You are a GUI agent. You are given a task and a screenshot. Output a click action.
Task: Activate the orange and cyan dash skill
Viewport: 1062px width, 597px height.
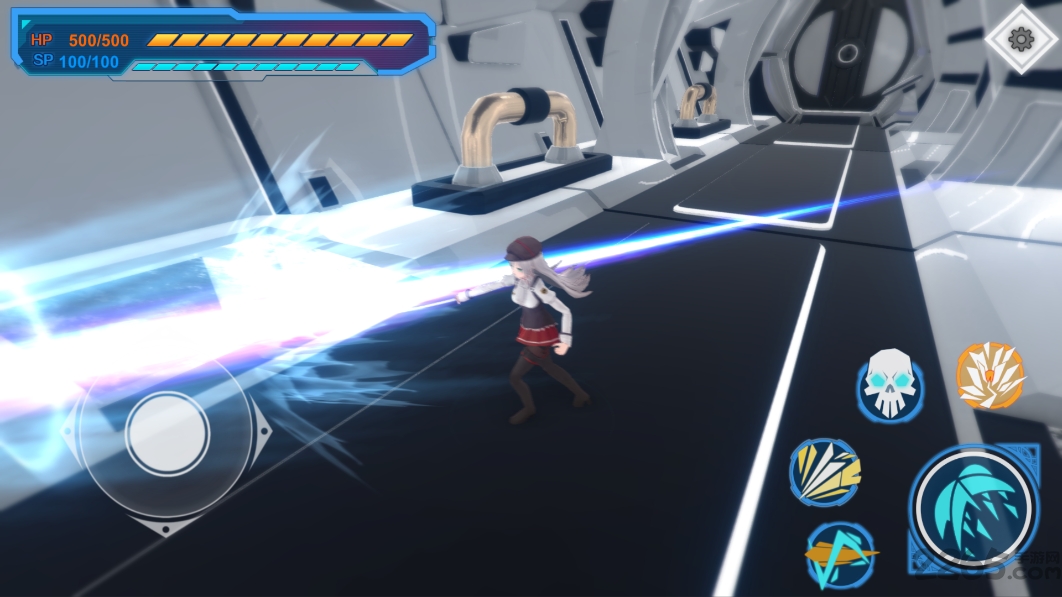840,556
